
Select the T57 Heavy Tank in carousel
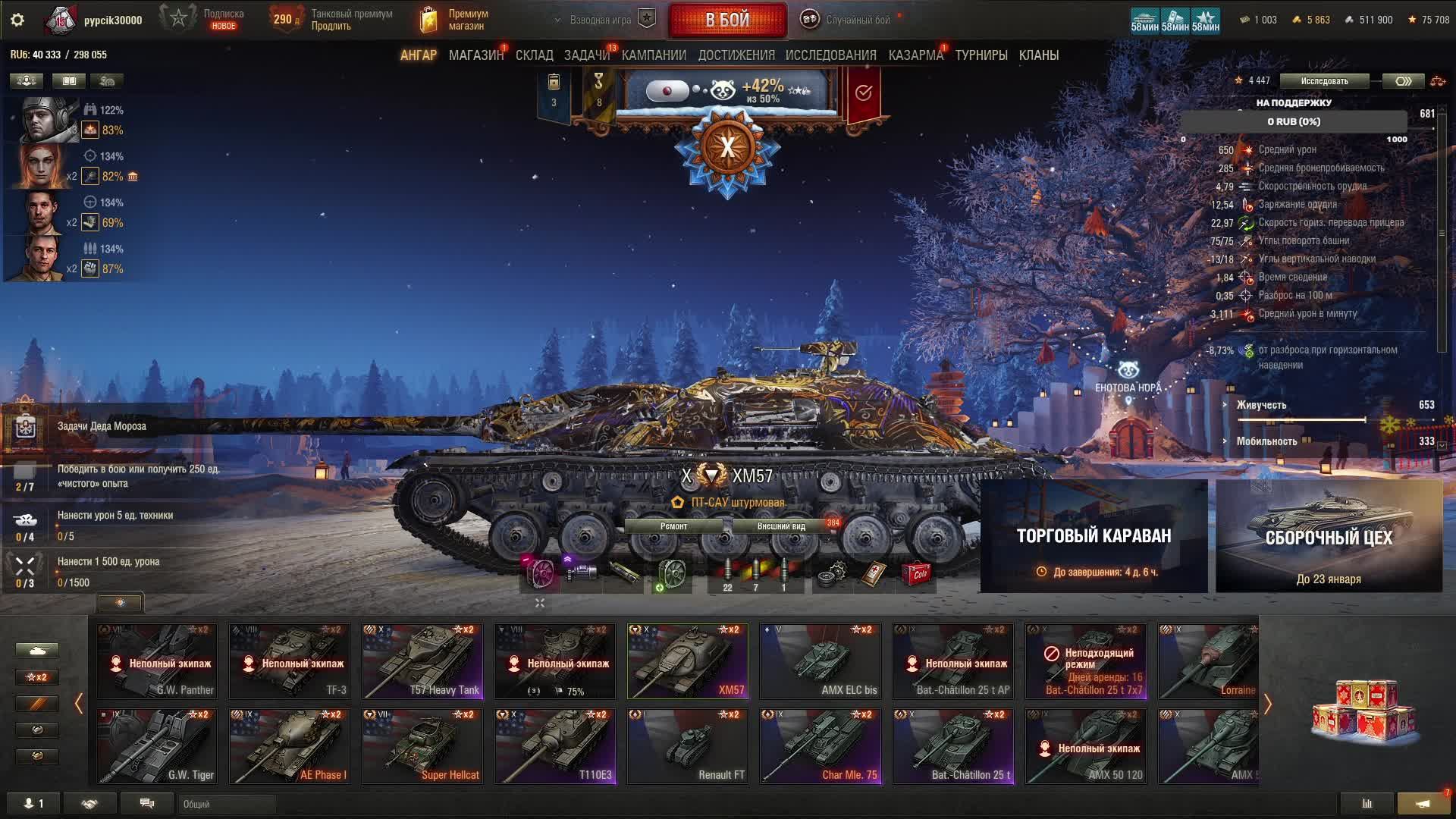tap(422, 661)
